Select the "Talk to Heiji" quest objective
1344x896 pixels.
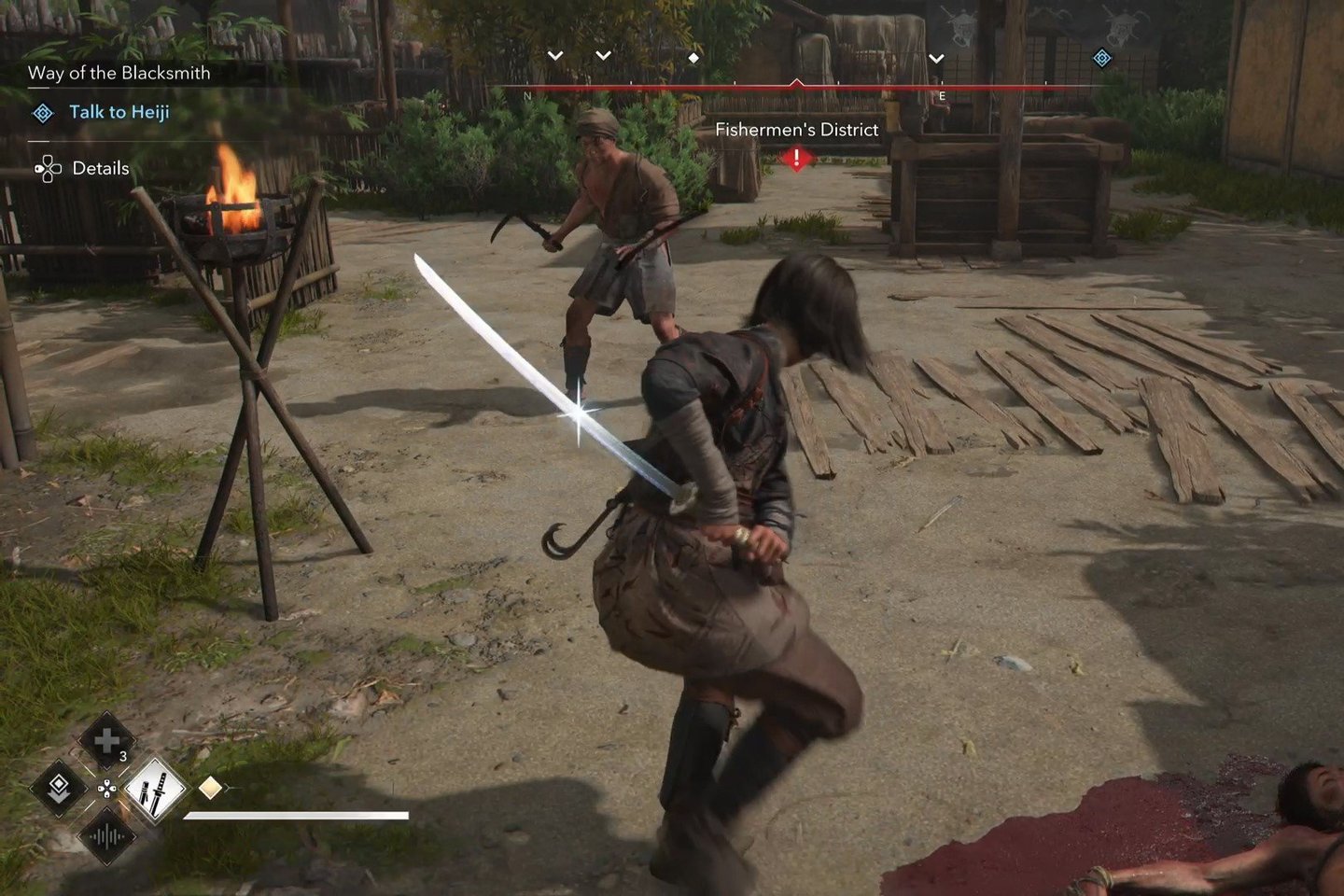point(119,113)
